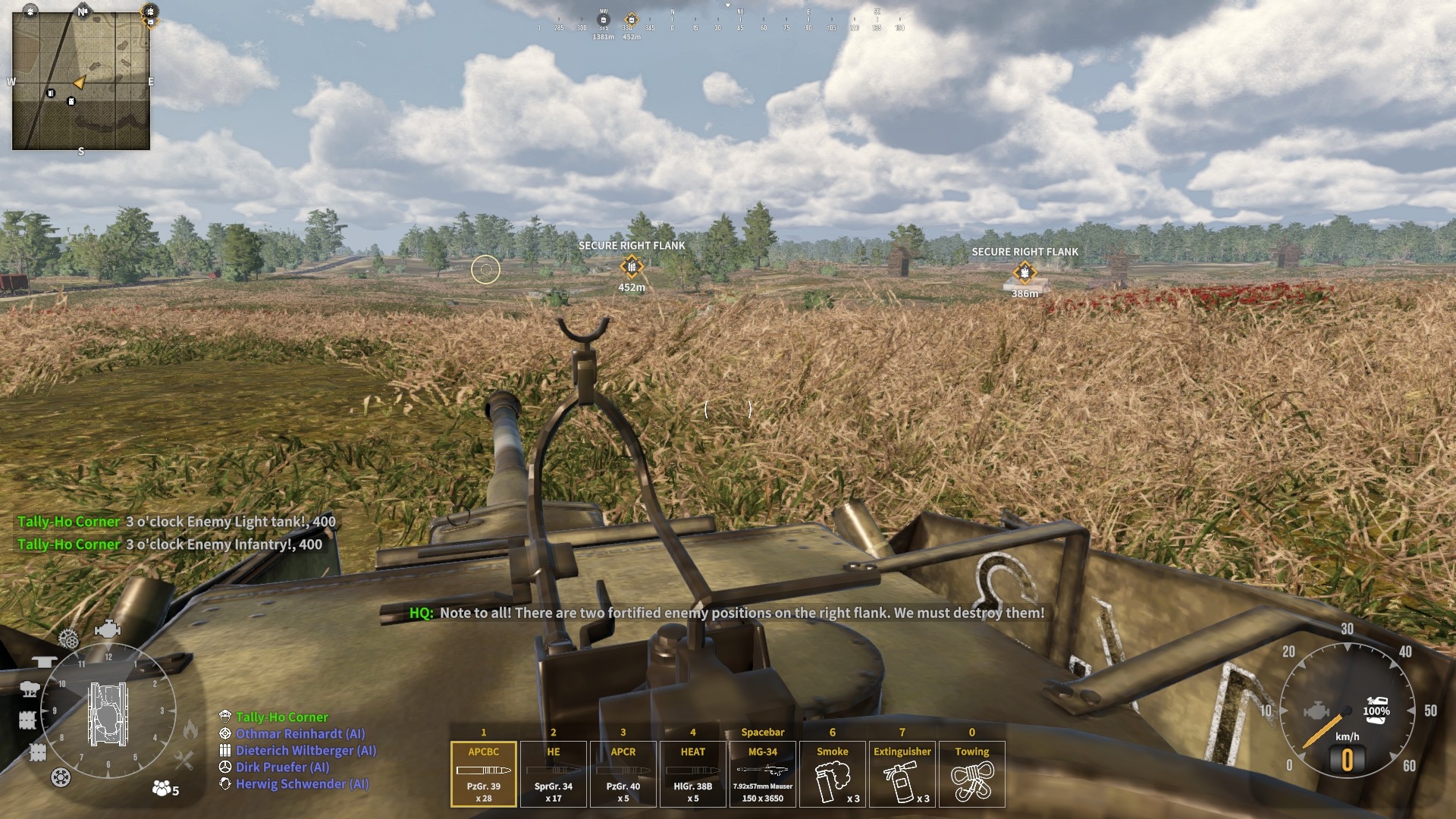Activate the Smoke launcher slot
Image resolution: width=1456 pixels, height=819 pixels.
[832, 773]
